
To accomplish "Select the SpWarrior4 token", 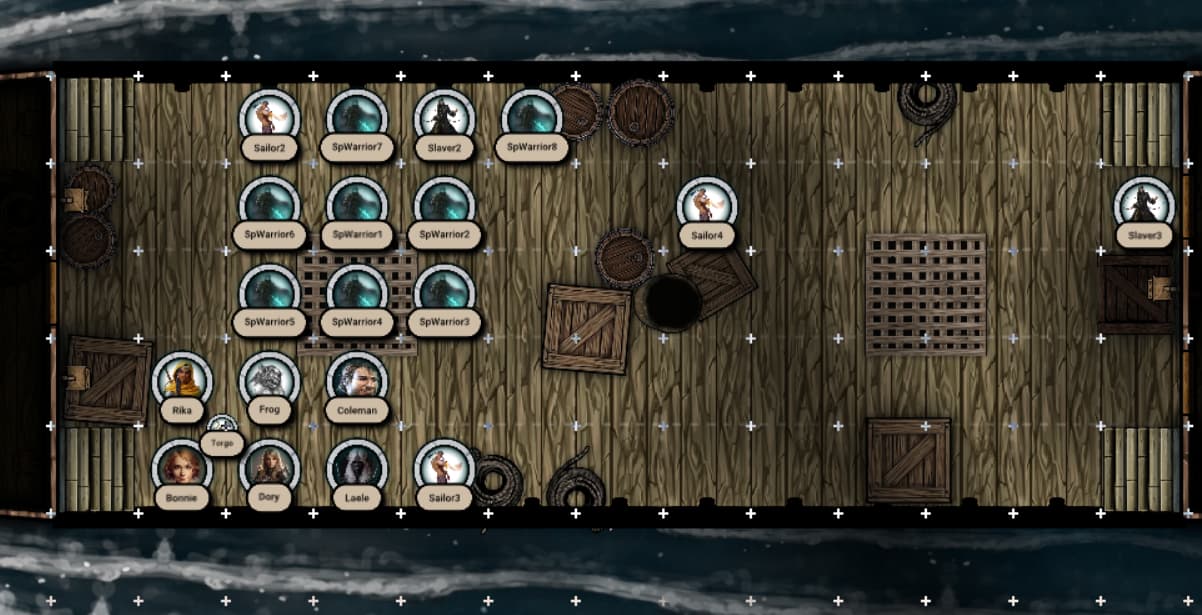I will pyautogui.click(x=357, y=292).
